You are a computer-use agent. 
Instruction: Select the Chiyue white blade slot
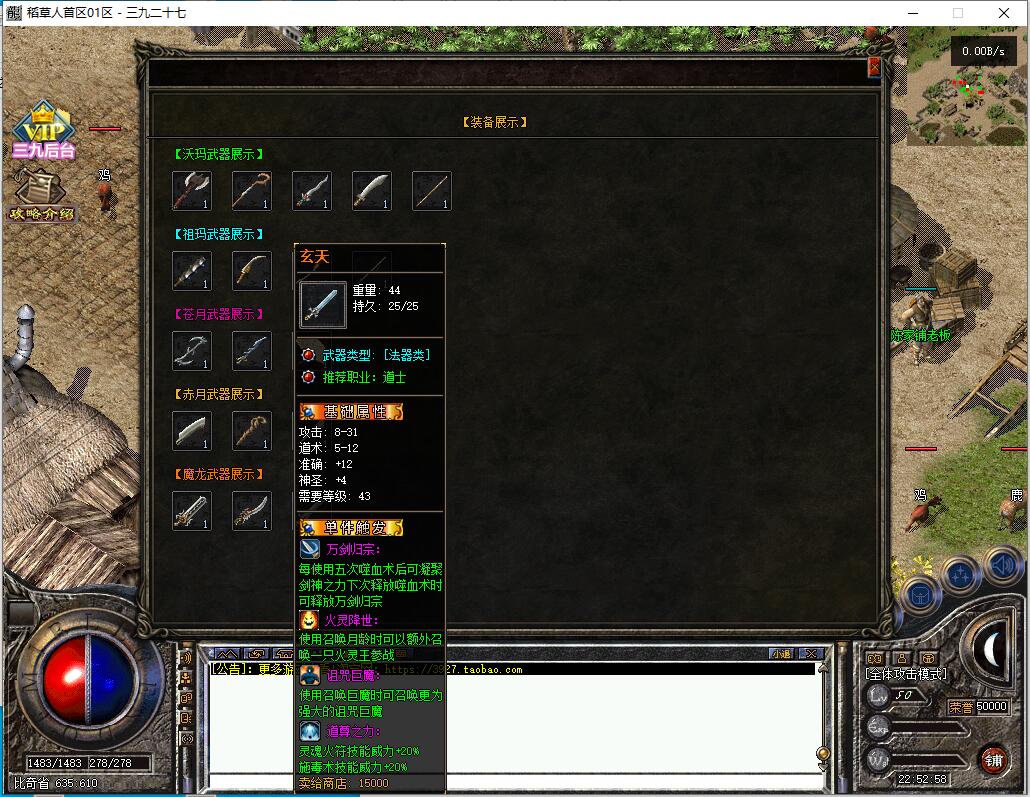click(191, 431)
